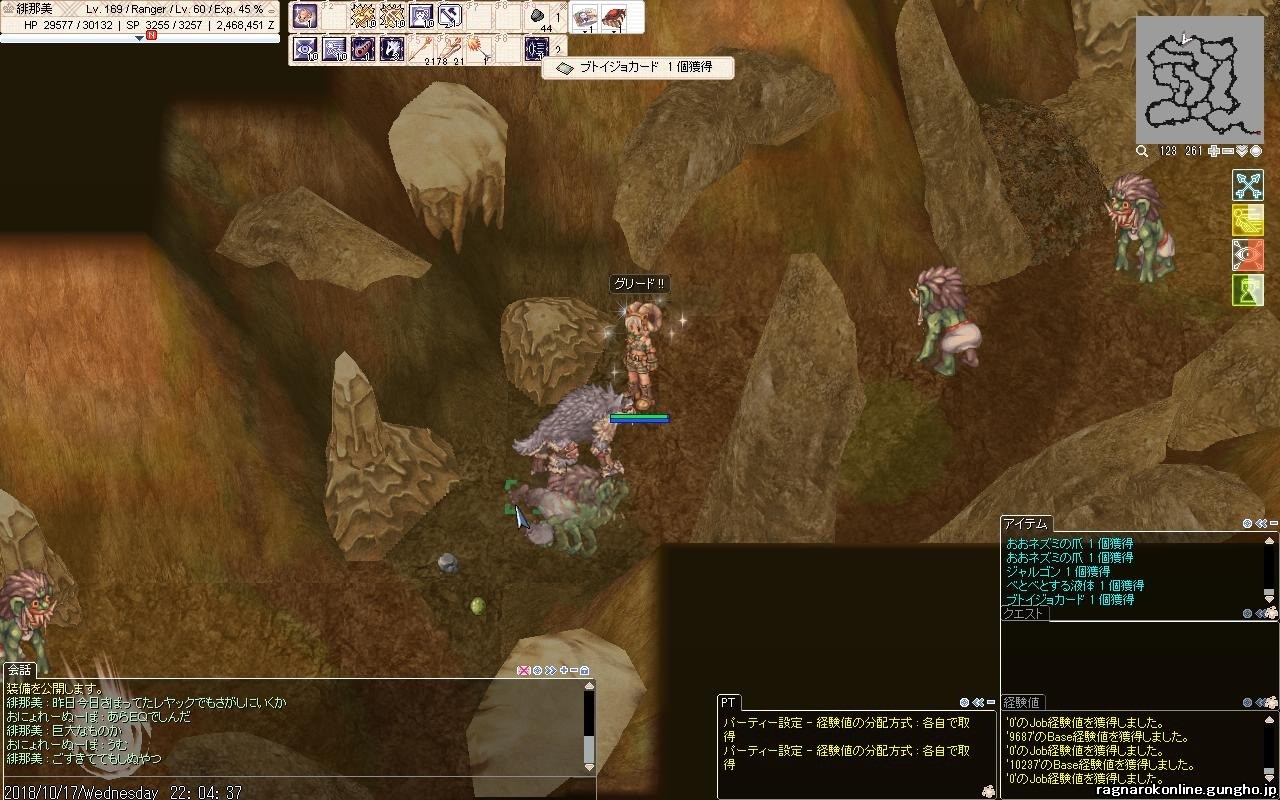Select the arrow item slot showing 2178
The width and height of the screenshot is (1280, 800).
pos(425,47)
